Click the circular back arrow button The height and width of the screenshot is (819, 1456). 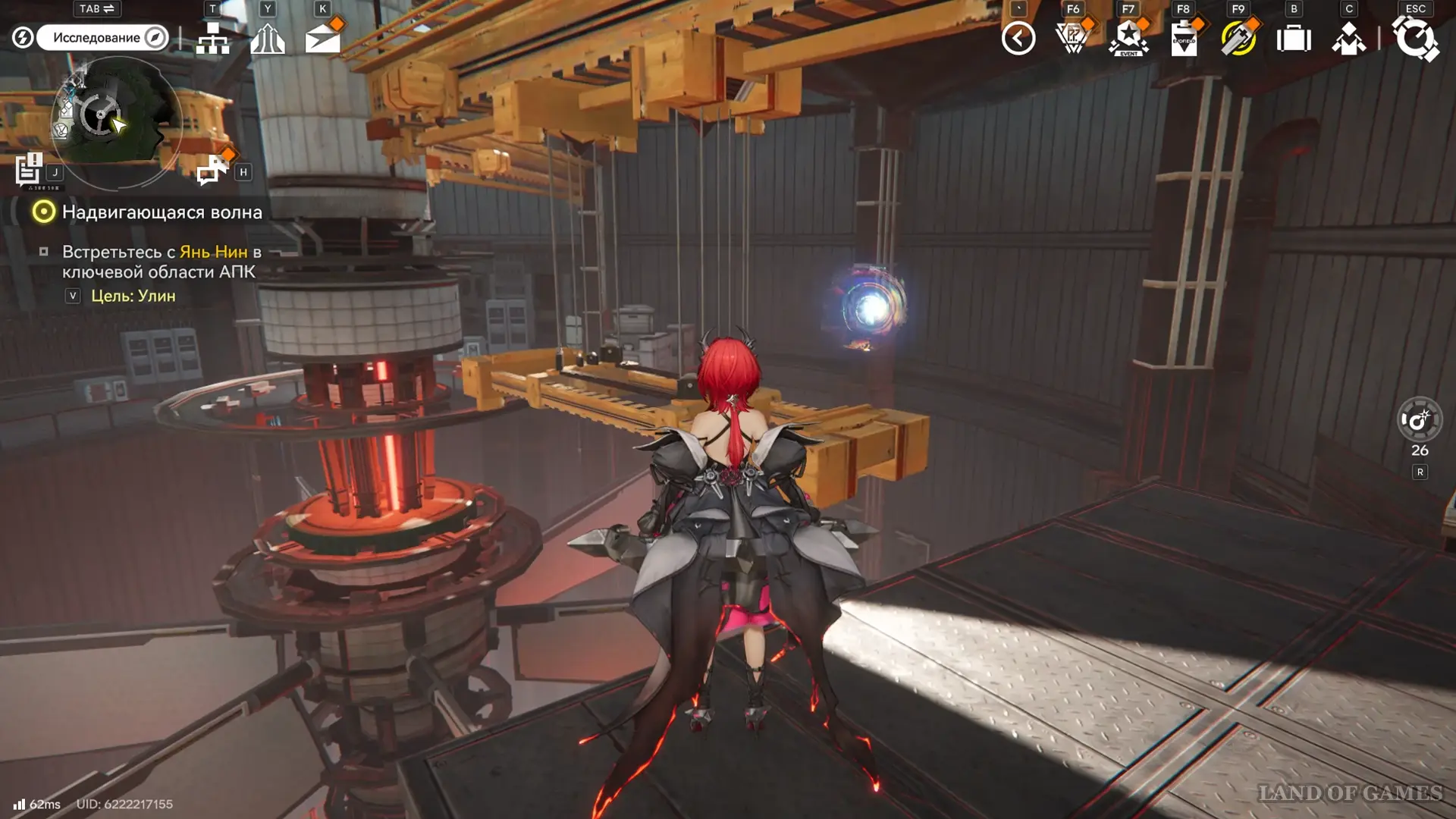[x=1018, y=38]
